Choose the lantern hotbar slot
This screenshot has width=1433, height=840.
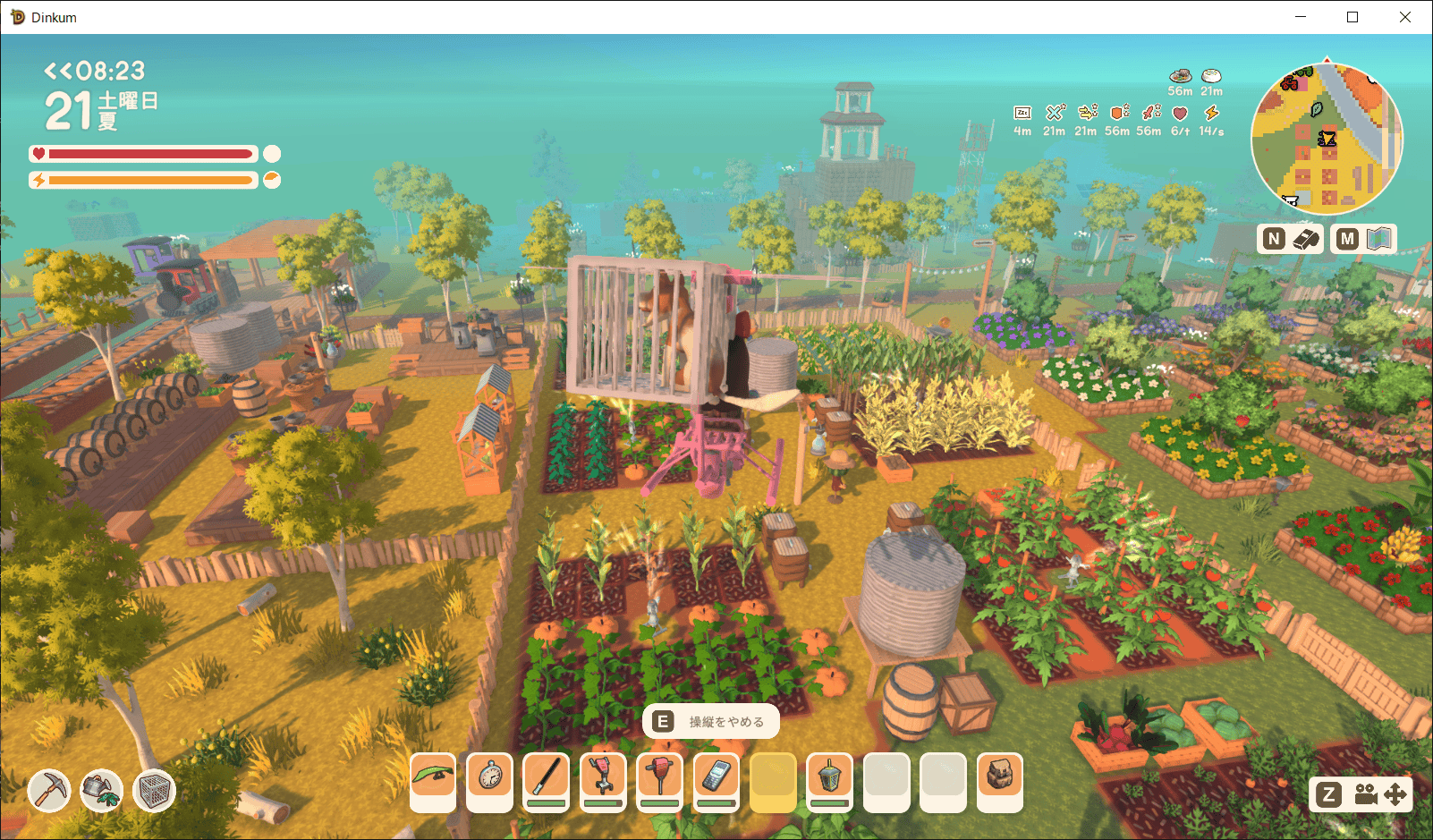pyautogui.click(x=829, y=776)
